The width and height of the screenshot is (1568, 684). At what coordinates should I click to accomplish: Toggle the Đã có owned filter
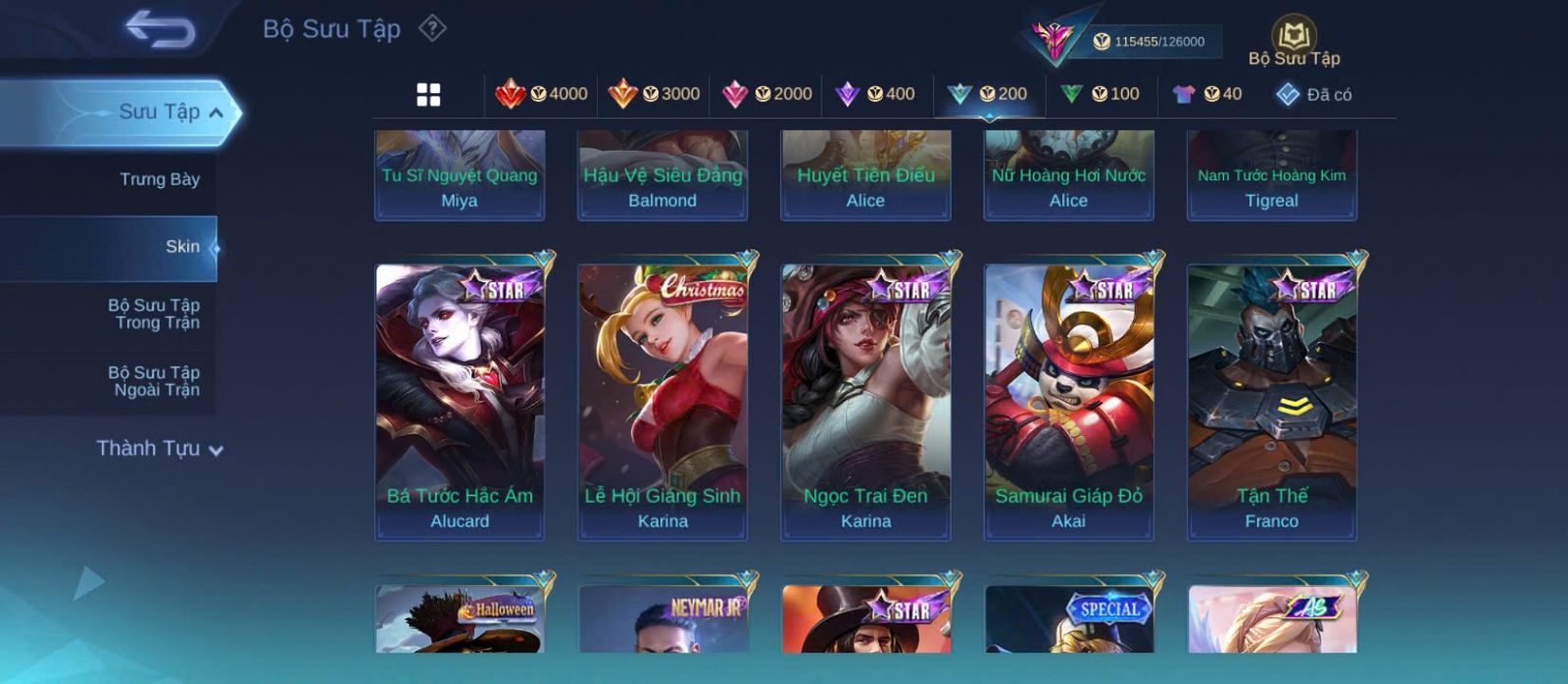click(1314, 94)
